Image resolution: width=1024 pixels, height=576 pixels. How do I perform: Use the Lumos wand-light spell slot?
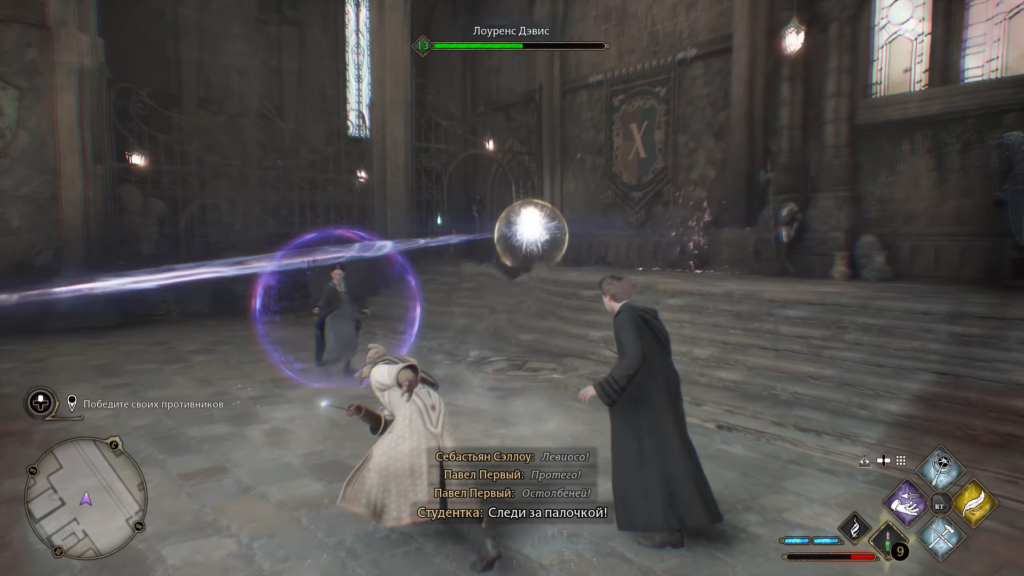(941, 468)
